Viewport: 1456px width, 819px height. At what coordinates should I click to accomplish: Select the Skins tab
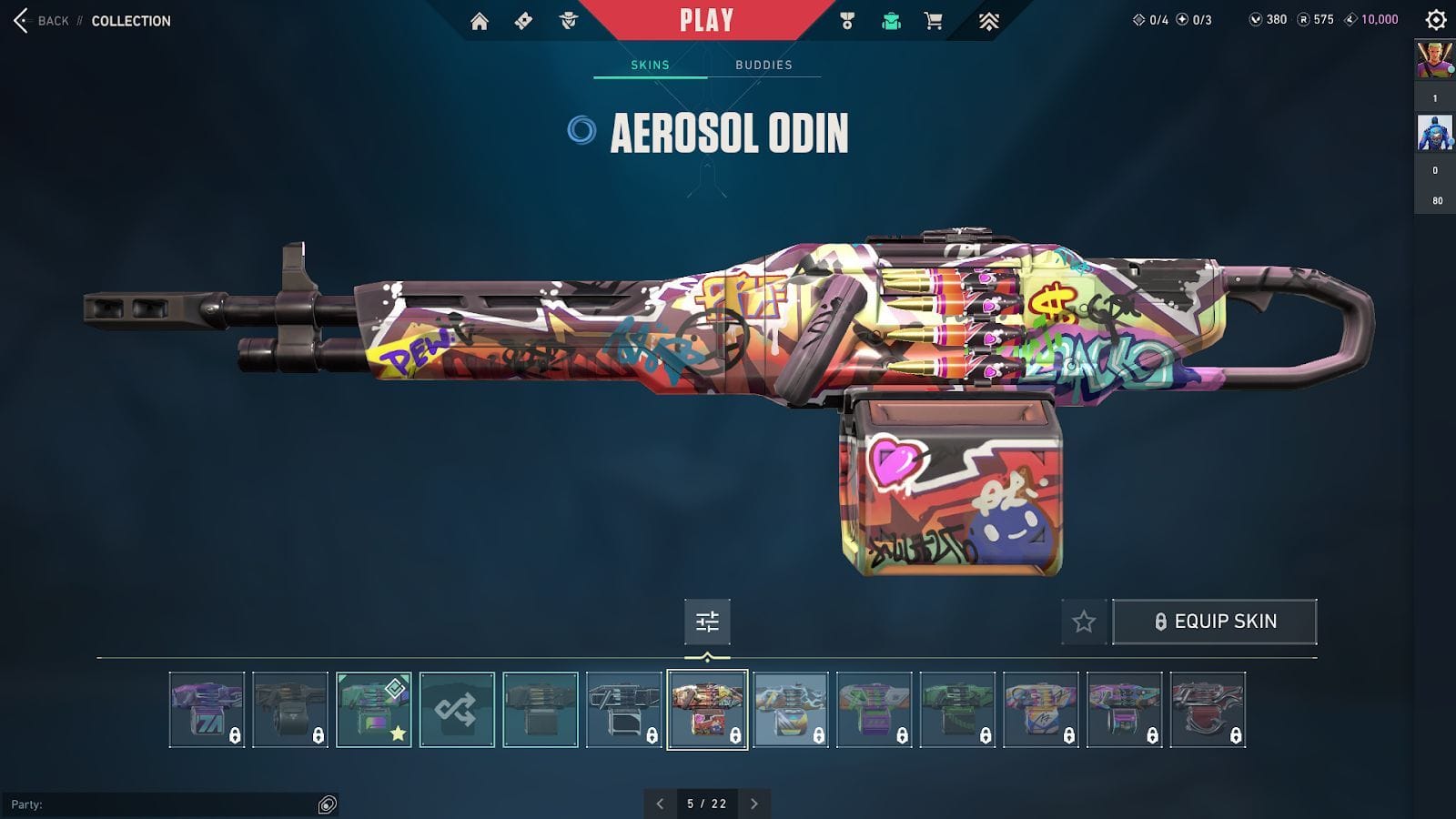click(650, 65)
